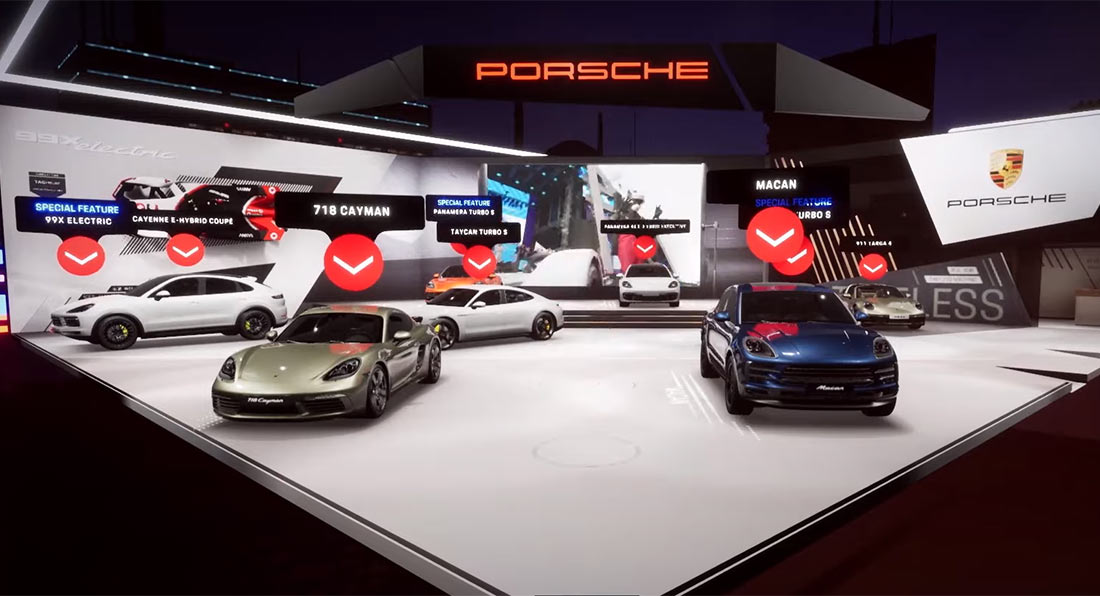Click the Macan name label
The height and width of the screenshot is (596, 1100).
pos(777,185)
